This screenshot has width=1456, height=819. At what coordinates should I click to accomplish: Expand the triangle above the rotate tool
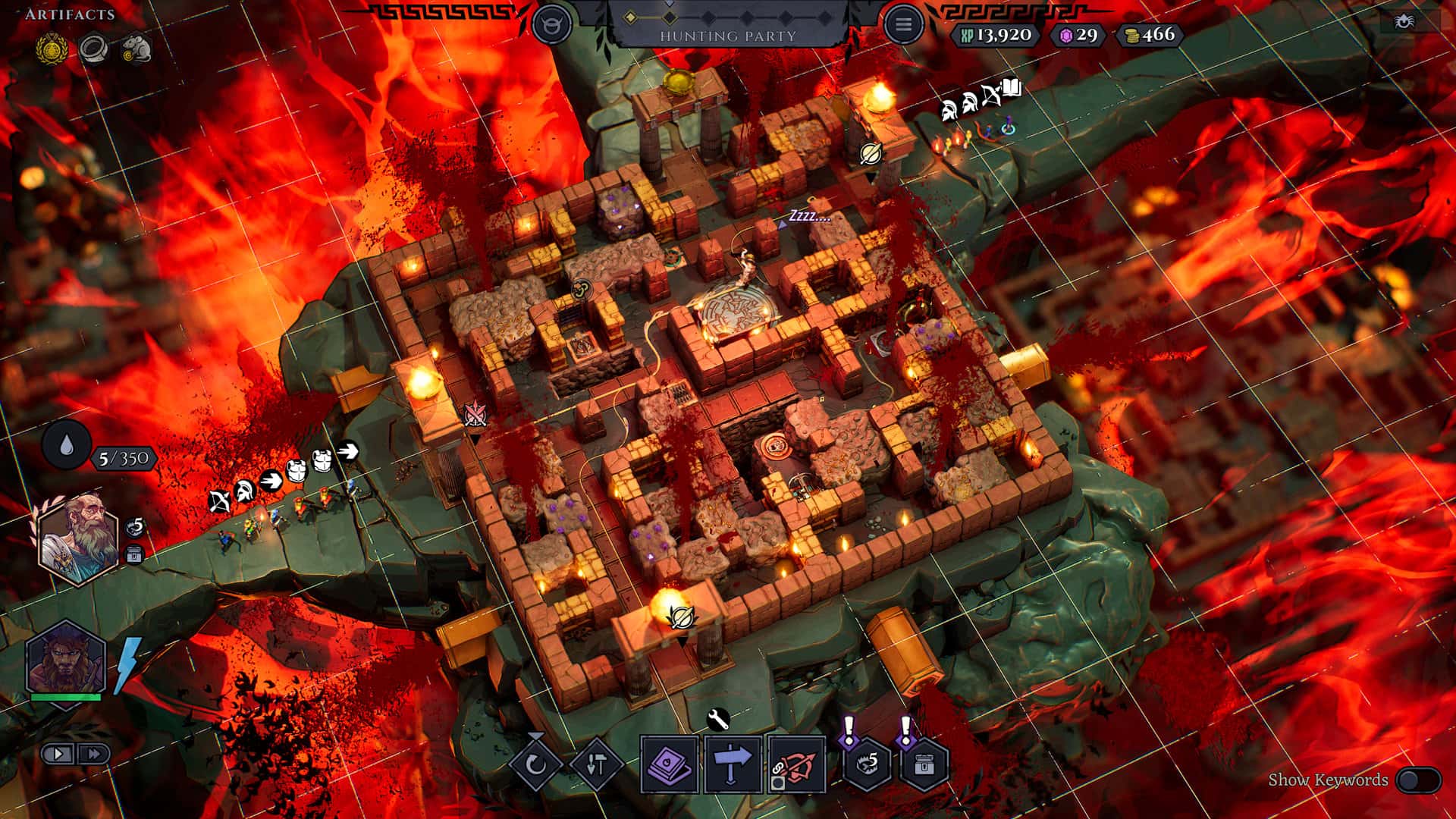(x=536, y=734)
